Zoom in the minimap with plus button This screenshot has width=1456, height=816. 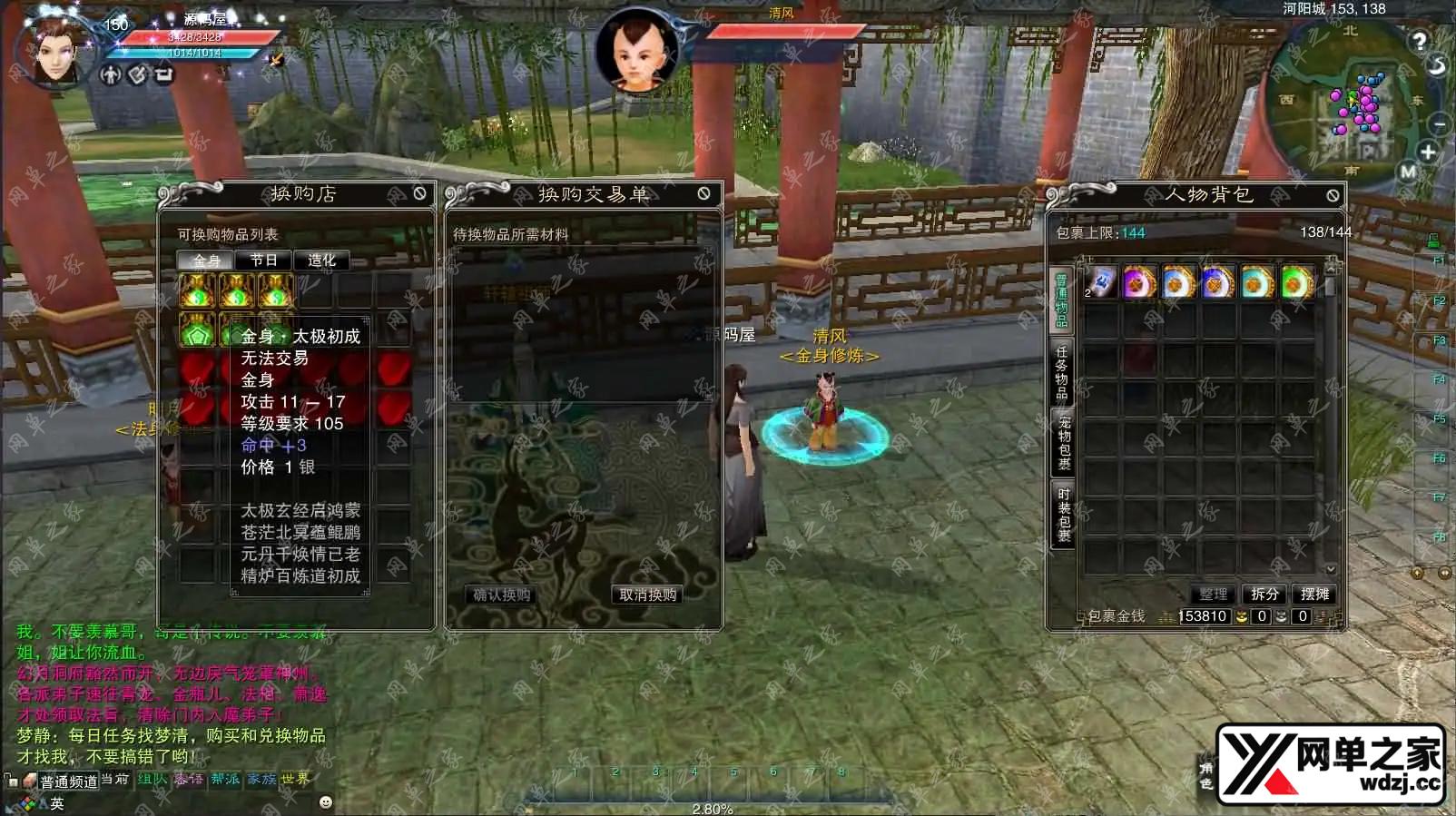1428,152
